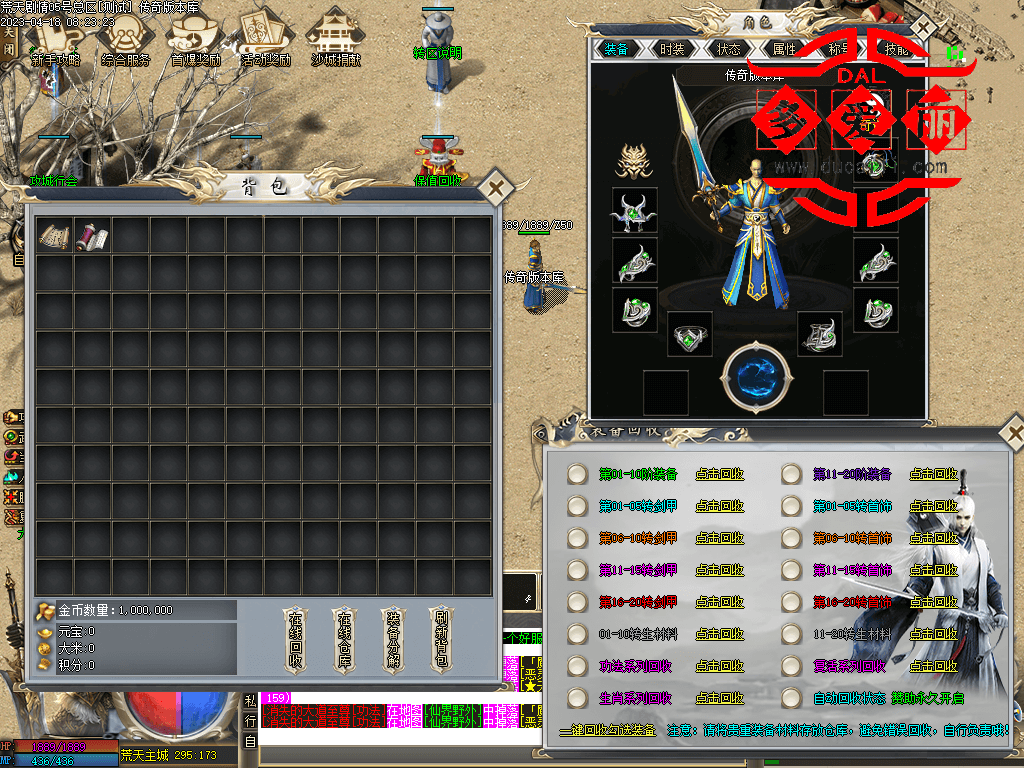The width and height of the screenshot is (1024, 768).
Task: Switch to the 时装 fashion tab
Action: click(672, 49)
